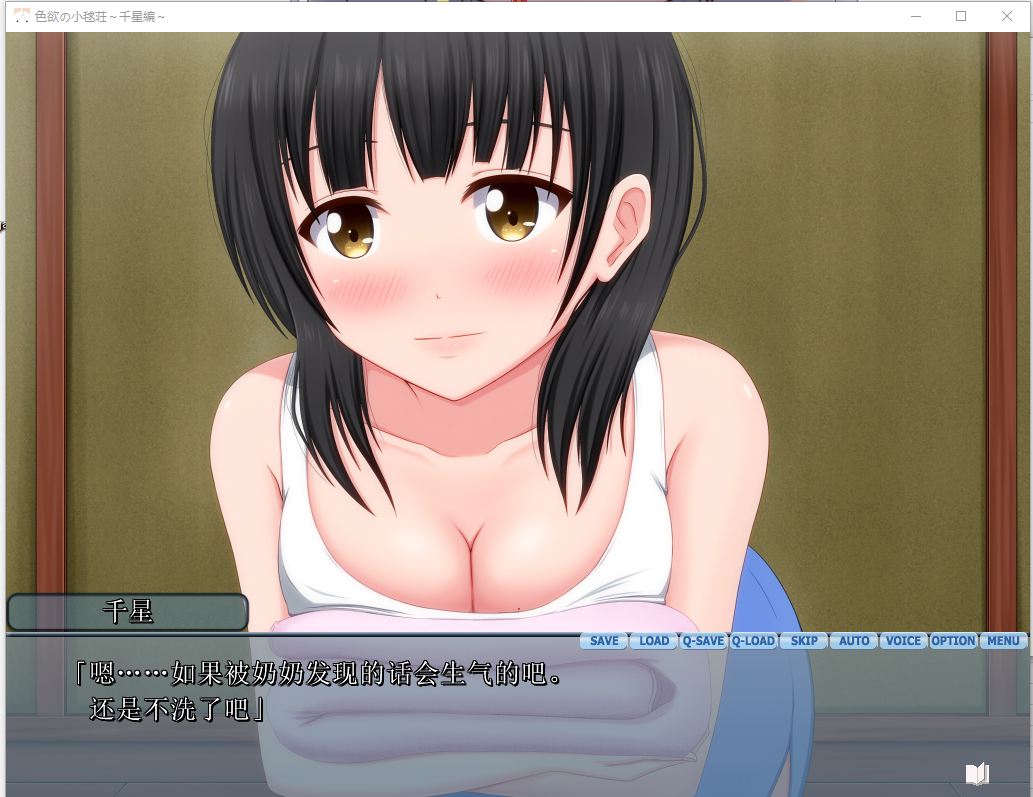
Task: Replay the line with VOICE button
Action: (903, 641)
